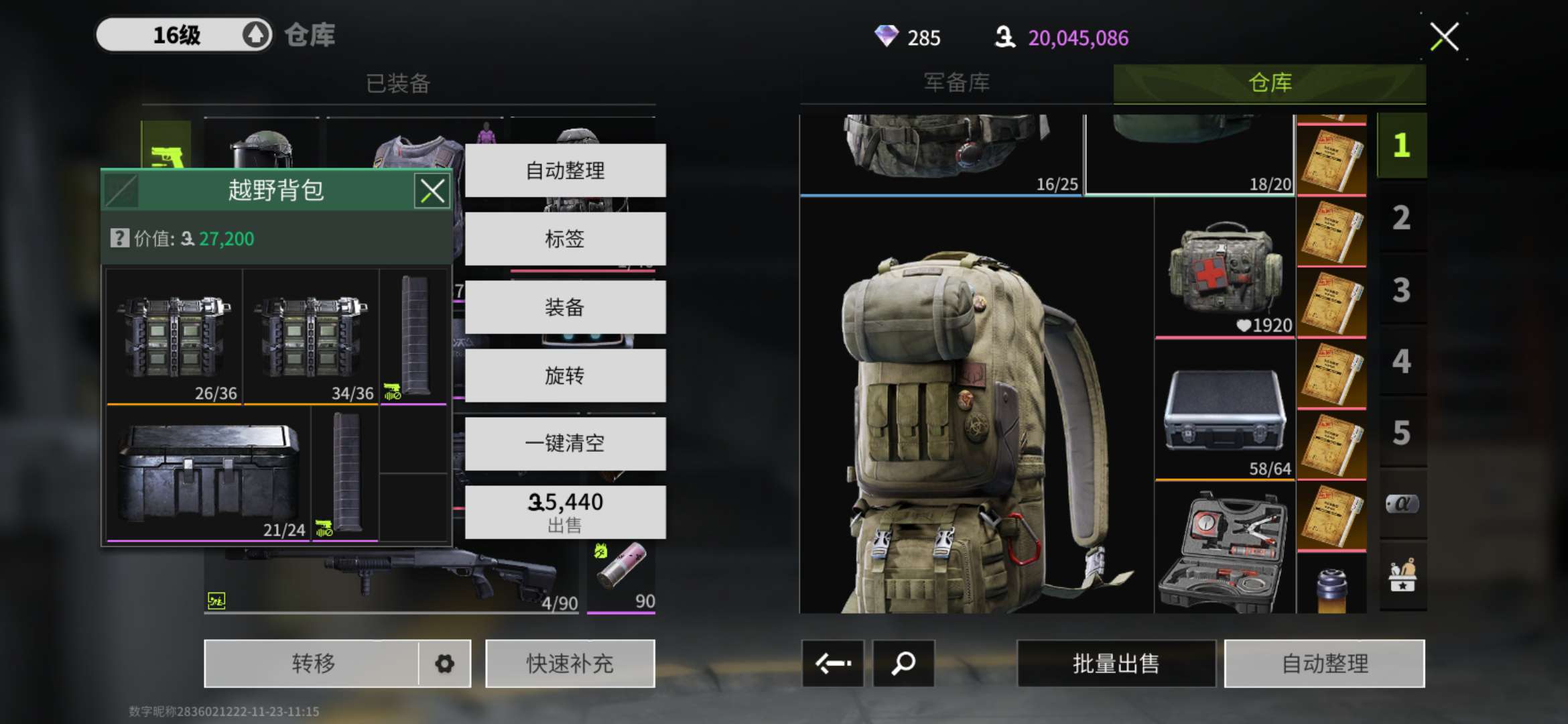Select the 标签 menu option
1568x724 pixels.
click(x=565, y=239)
